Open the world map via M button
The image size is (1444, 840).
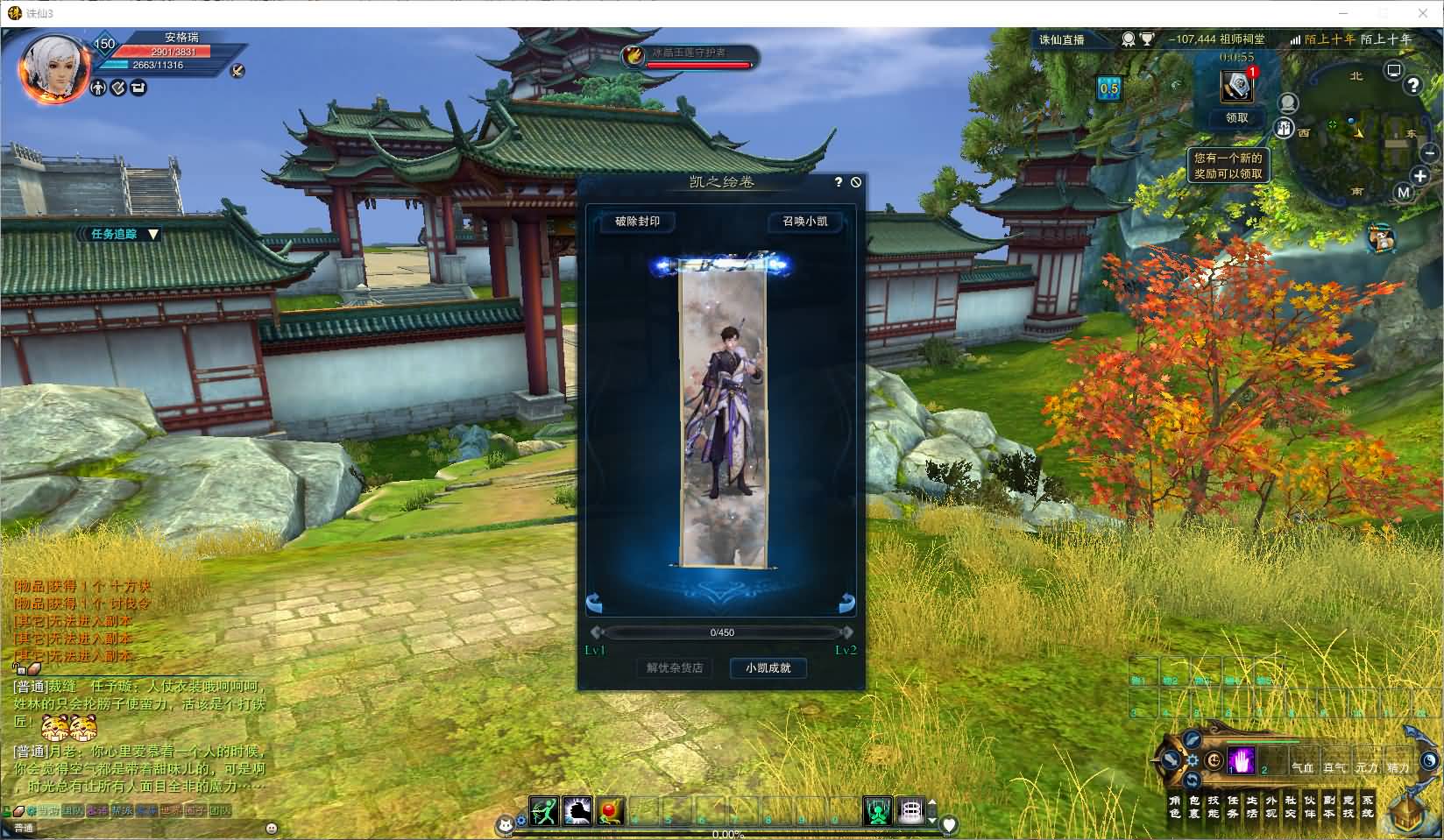(1404, 193)
